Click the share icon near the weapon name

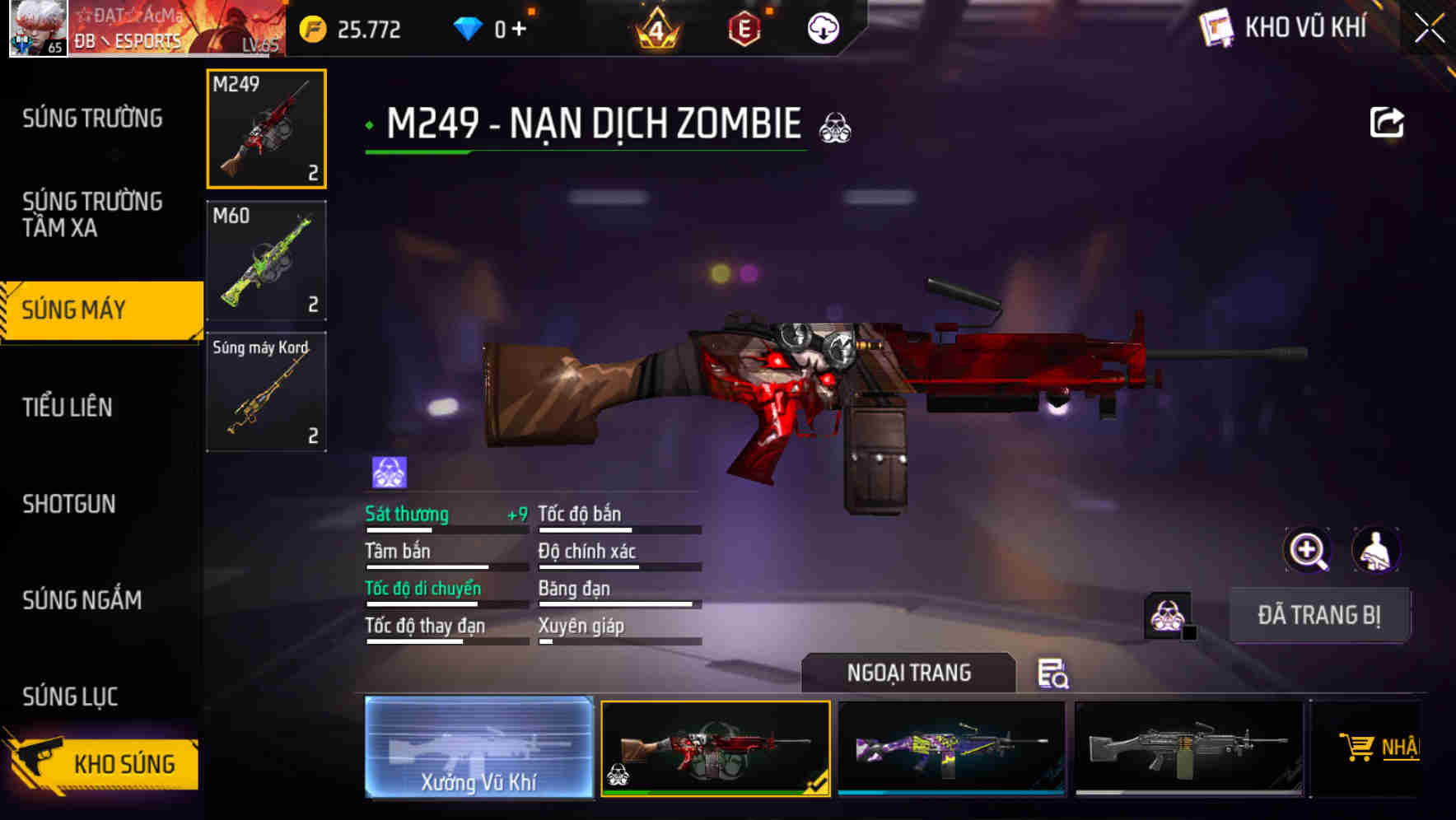pos(1388,122)
